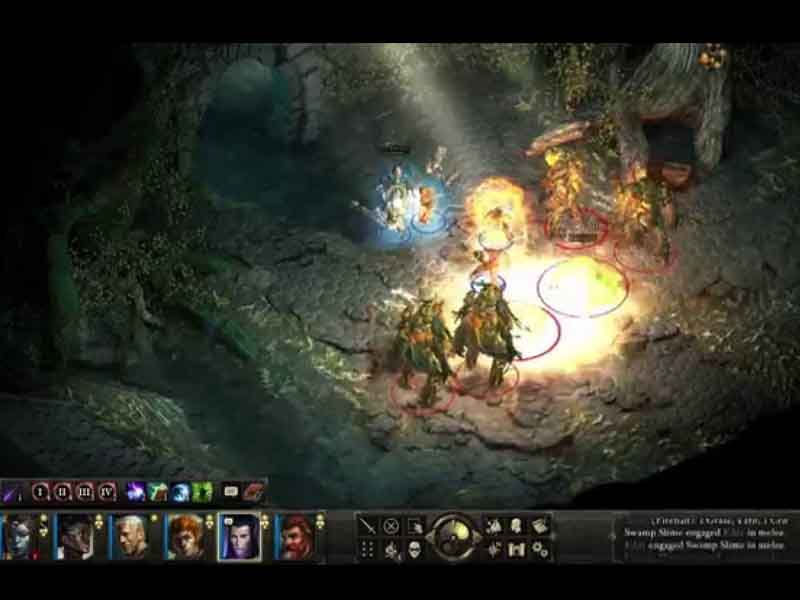Open the level II spell list
This screenshot has width=800, height=600.
coord(63,491)
